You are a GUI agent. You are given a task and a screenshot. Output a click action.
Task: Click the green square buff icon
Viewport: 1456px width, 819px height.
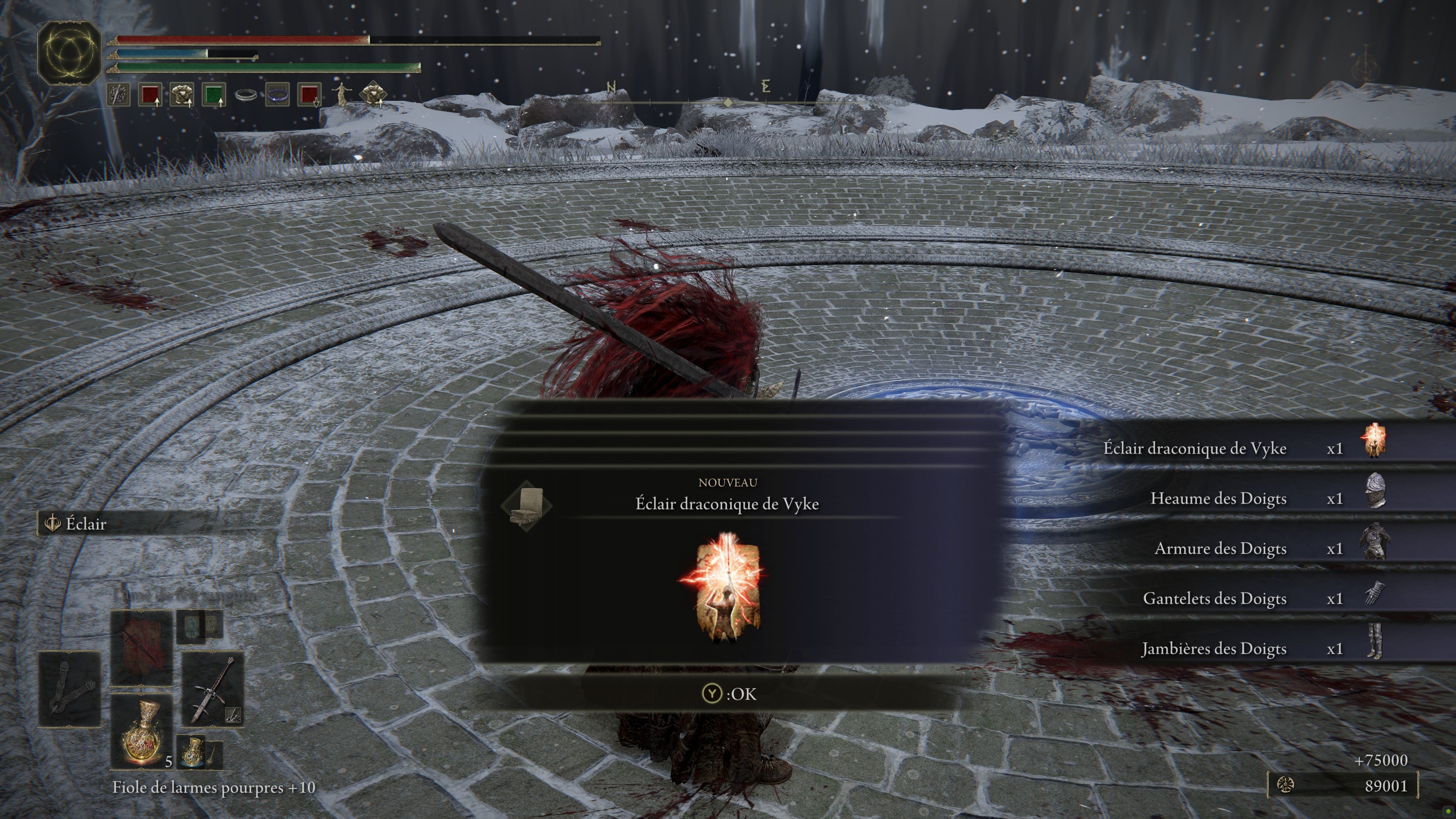click(x=213, y=94)
